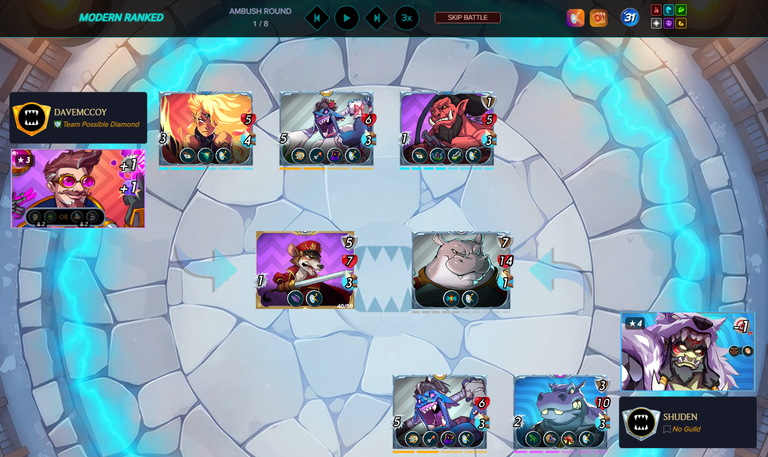The height and width of the screenshot is (457, 768).
Task: Advance to the next round
Action: (376, 18)
